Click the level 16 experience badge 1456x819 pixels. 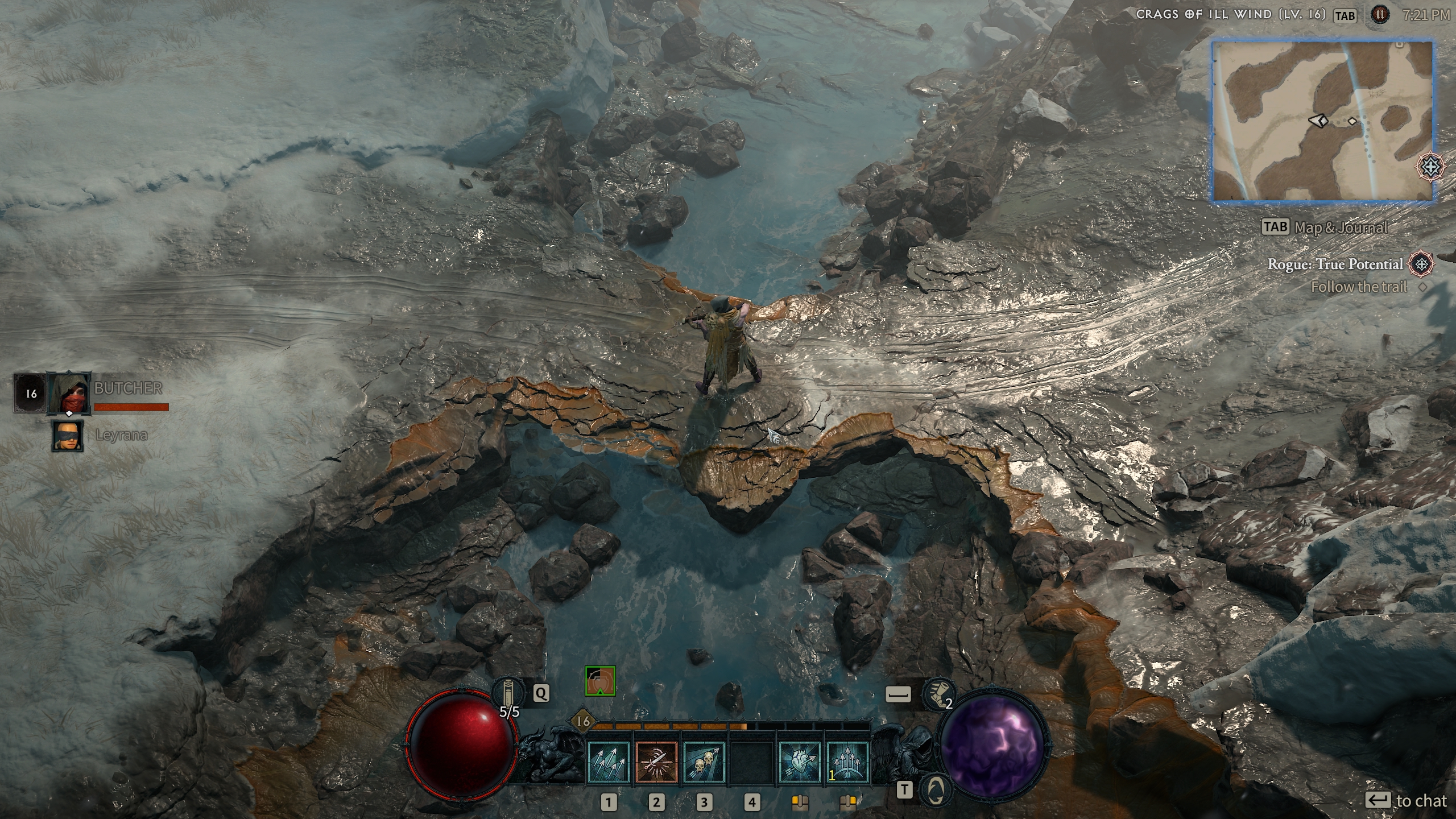coord(583,722)
